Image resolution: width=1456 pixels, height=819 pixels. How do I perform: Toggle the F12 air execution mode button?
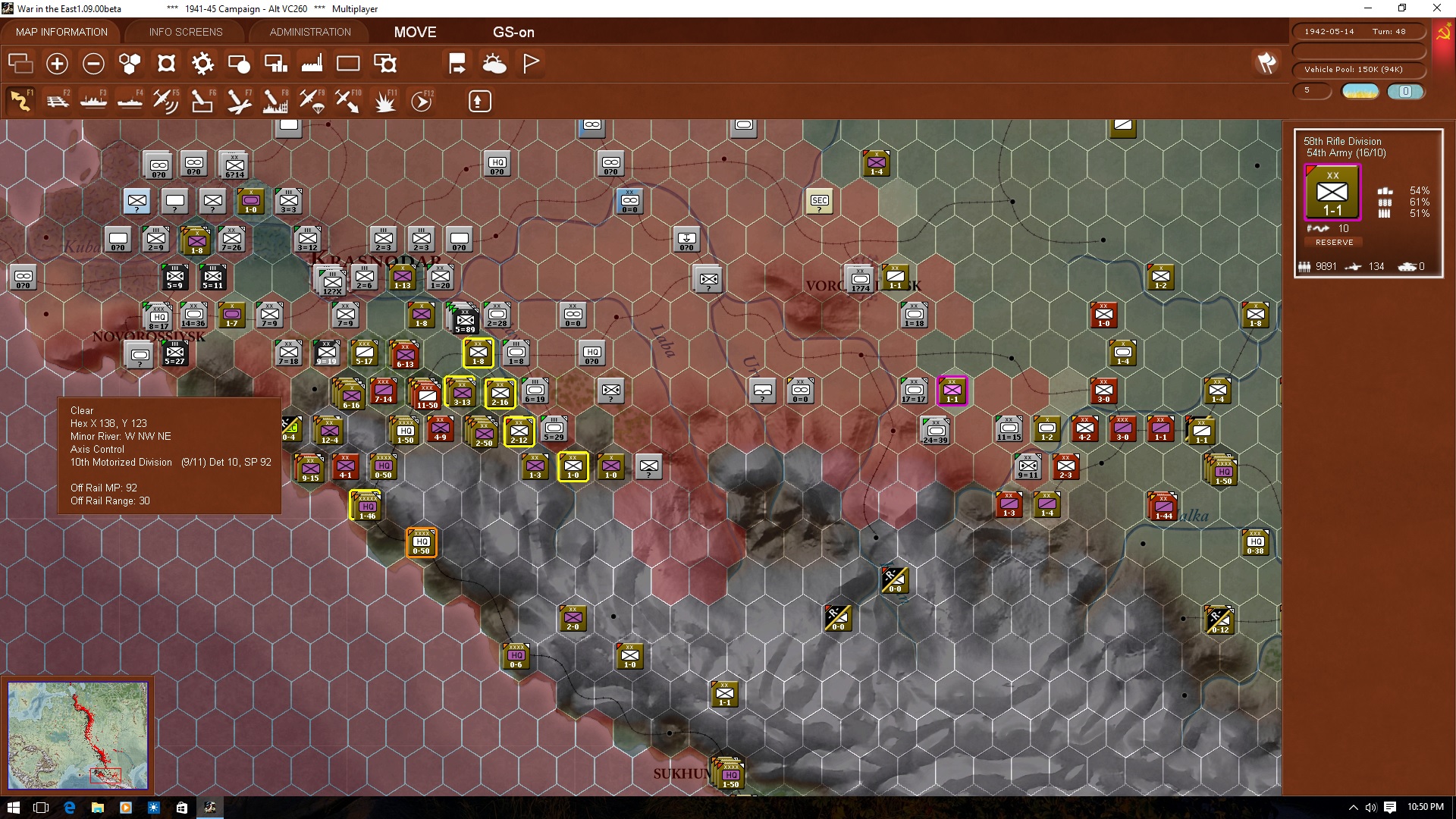pyautogui.click(x=422, y=101)
